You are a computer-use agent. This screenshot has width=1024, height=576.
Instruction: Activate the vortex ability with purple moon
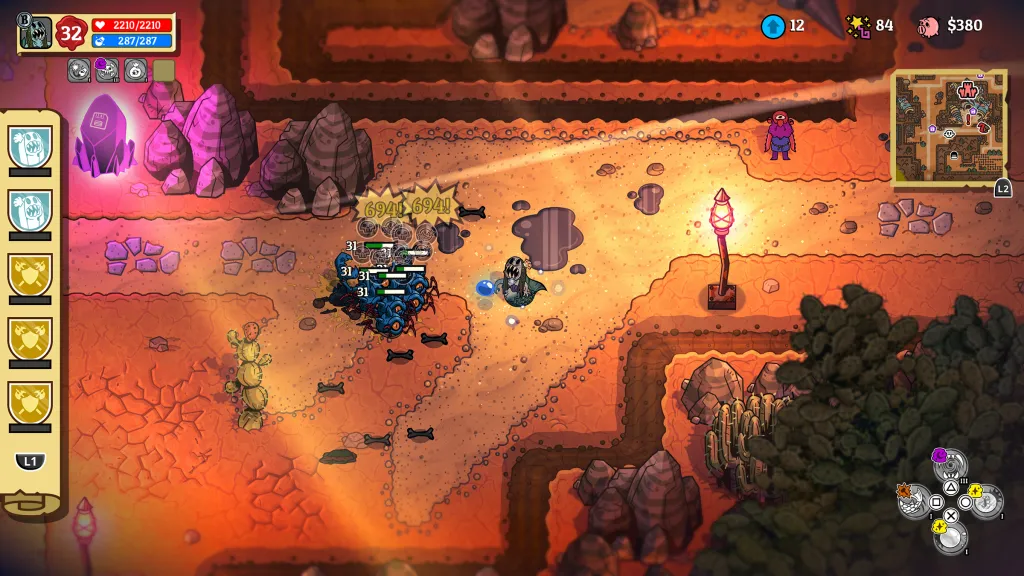tap(950, 465)
